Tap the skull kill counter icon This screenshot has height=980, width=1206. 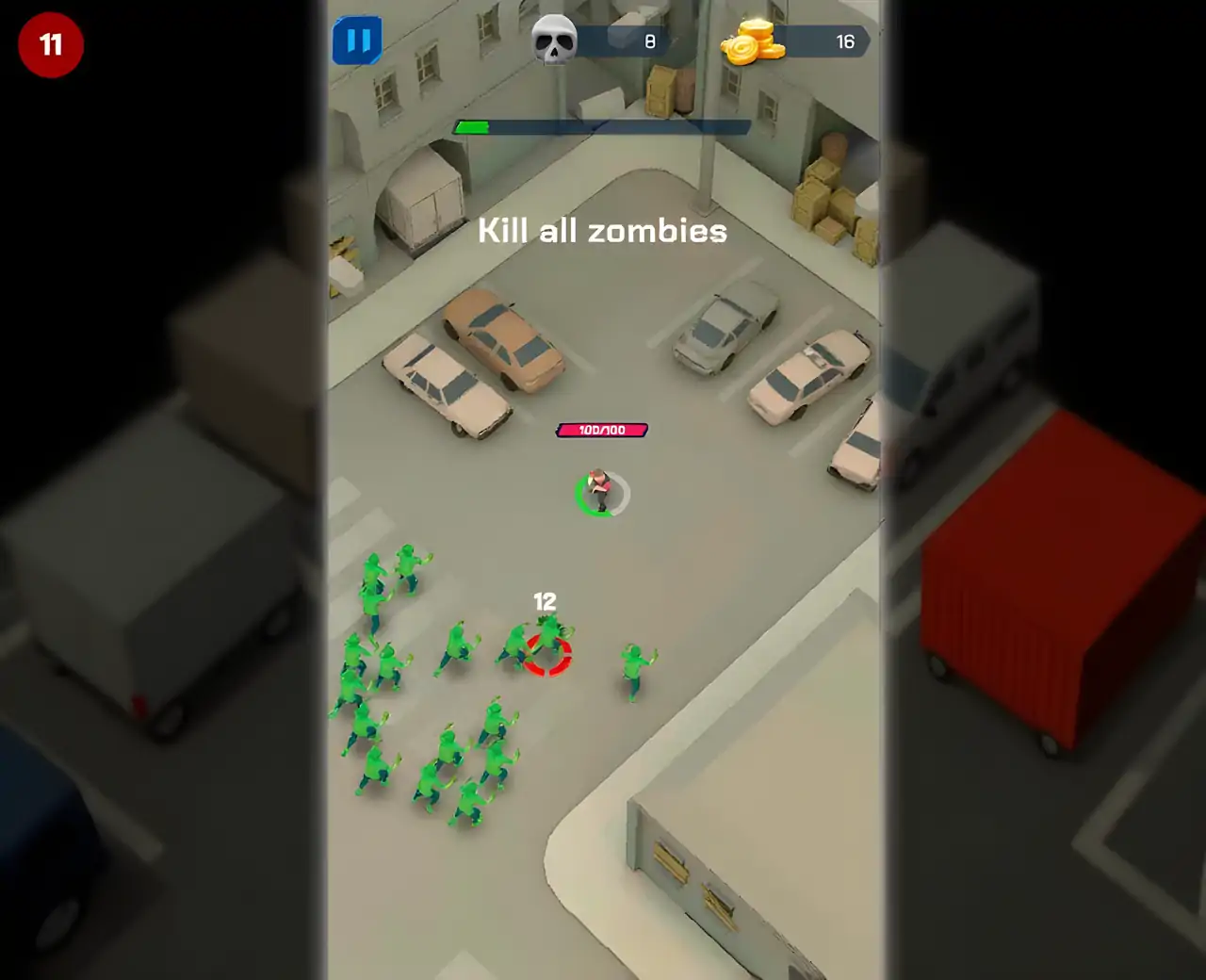click(552, 38)
